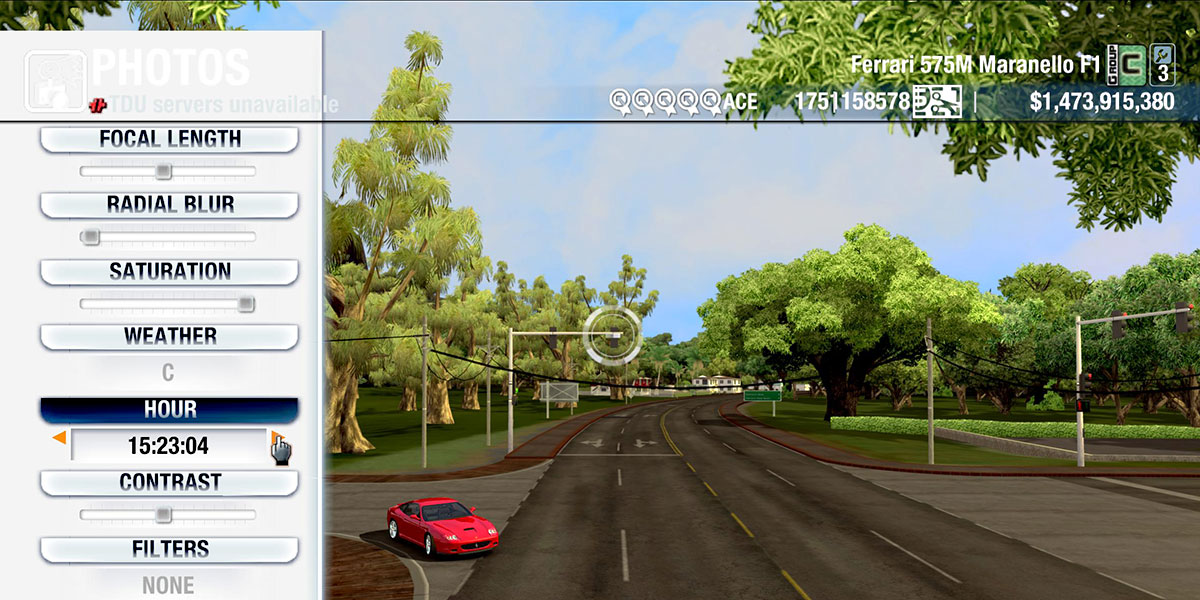Decrease the hour with the left arrow
This screenshot has width=1200, height=600.
(59, 437)
